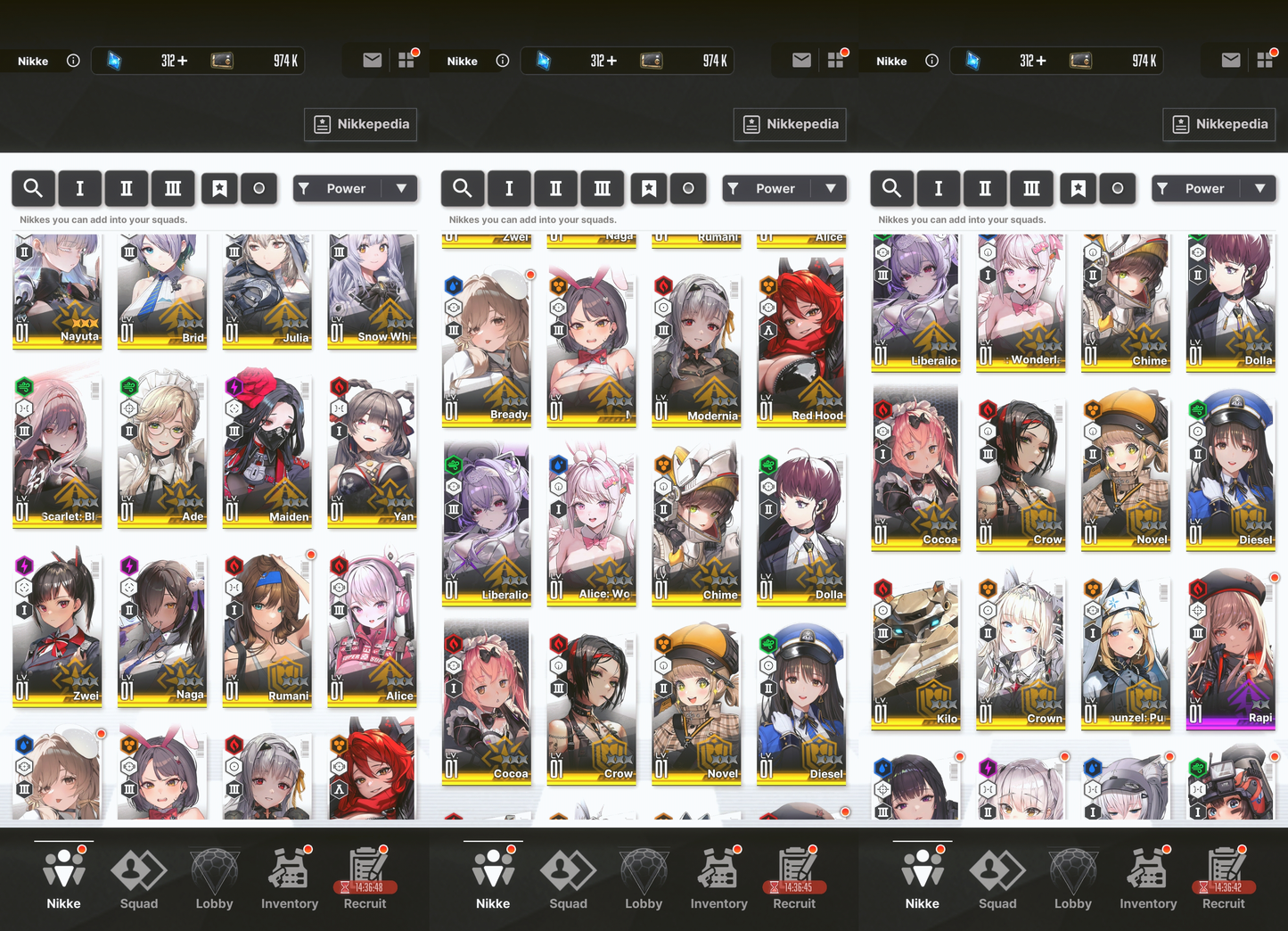Screen dimensions: 1288x931
Task: Switch to squad tab I
Action: (x=80, y=188)
